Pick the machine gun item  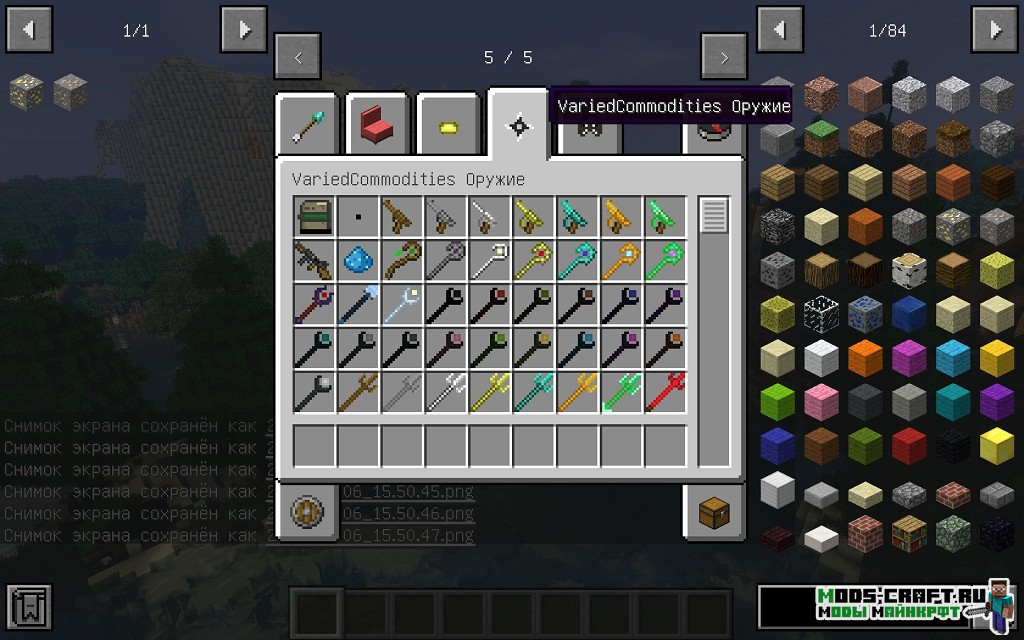point(314,260)
